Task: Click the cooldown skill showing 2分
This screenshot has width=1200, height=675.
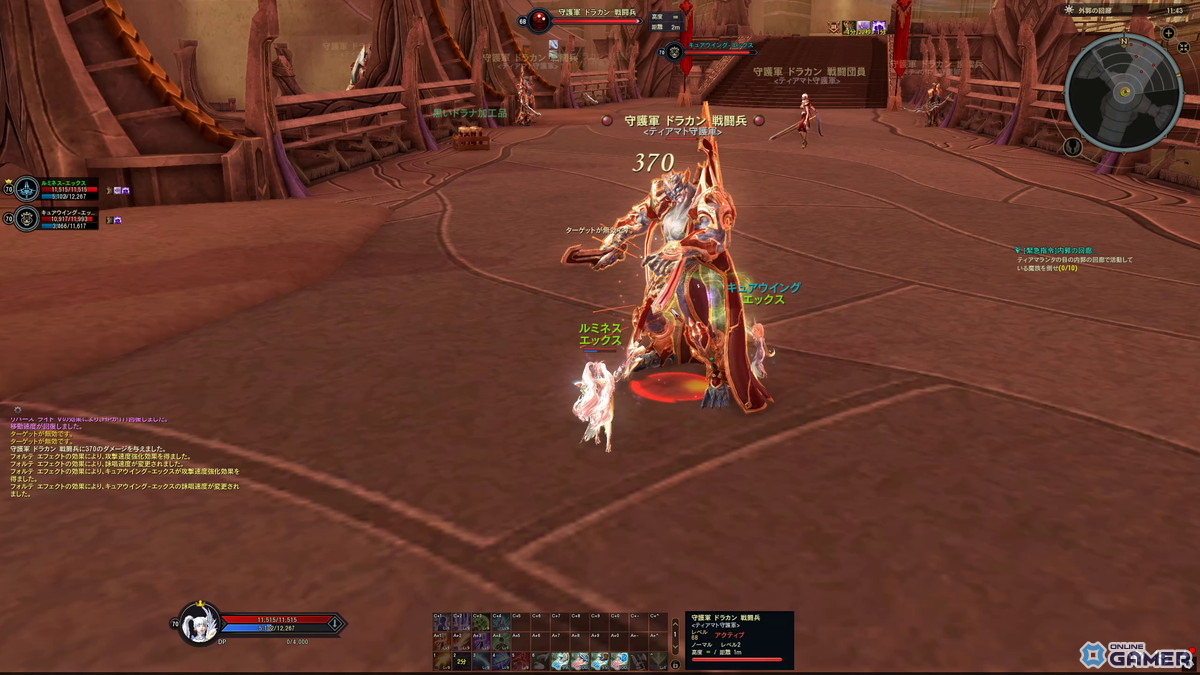Action: (461, 661)
